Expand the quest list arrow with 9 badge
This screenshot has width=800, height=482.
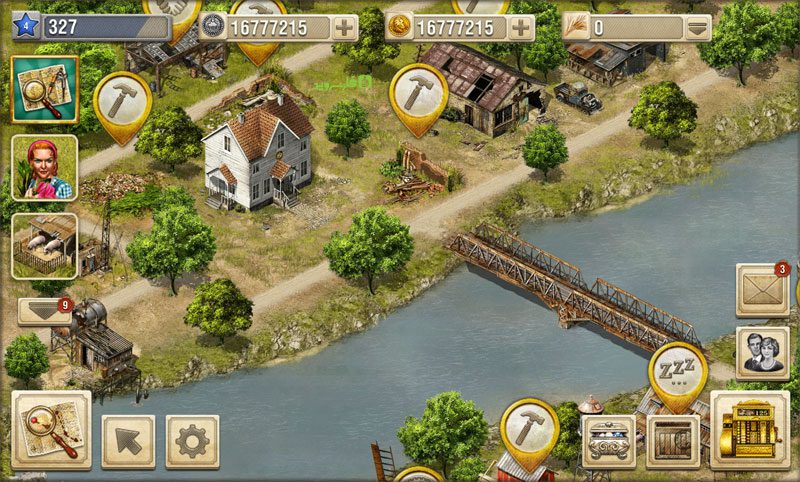(45, 311)
